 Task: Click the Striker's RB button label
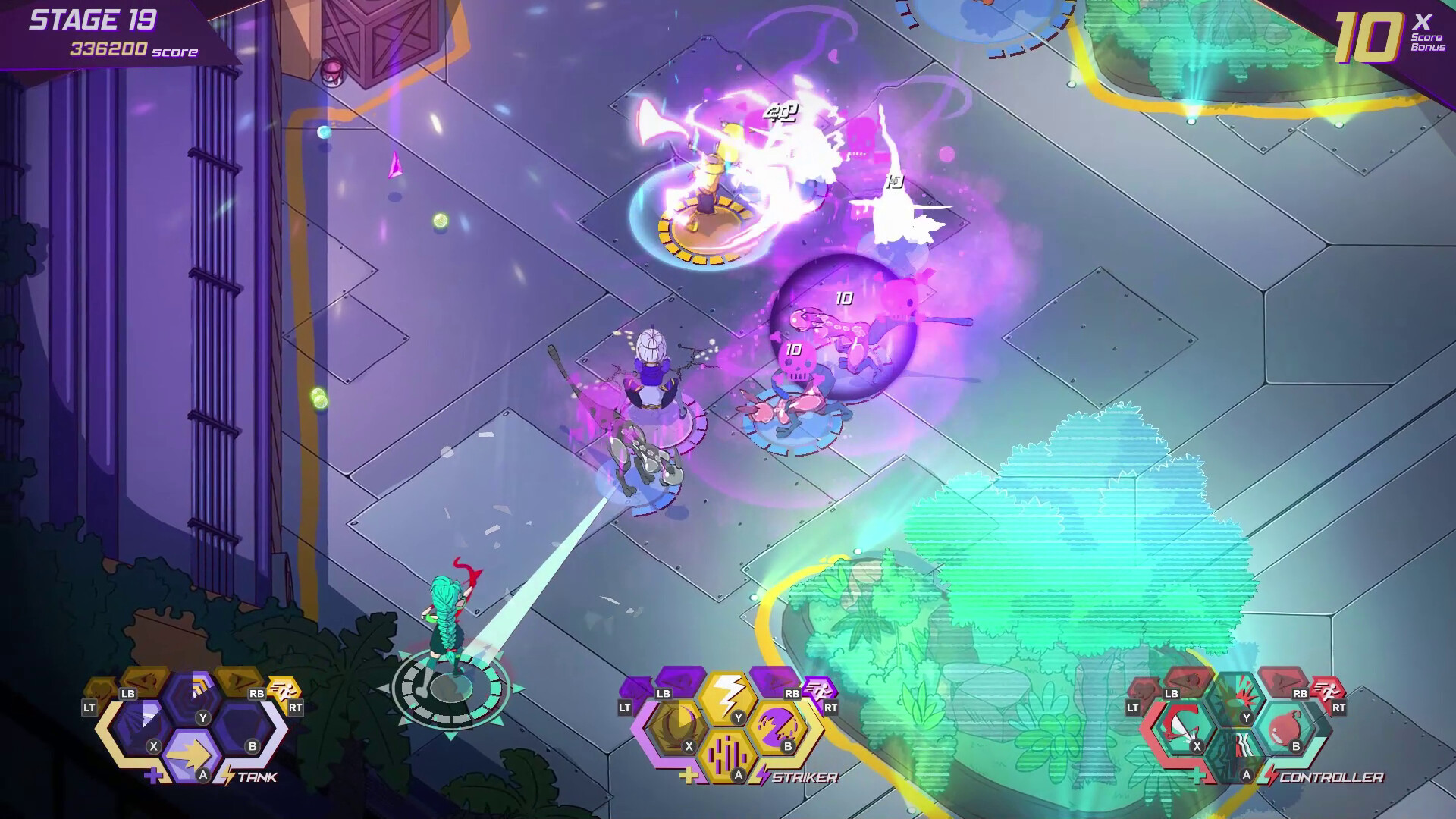click(x=792, y=694)
